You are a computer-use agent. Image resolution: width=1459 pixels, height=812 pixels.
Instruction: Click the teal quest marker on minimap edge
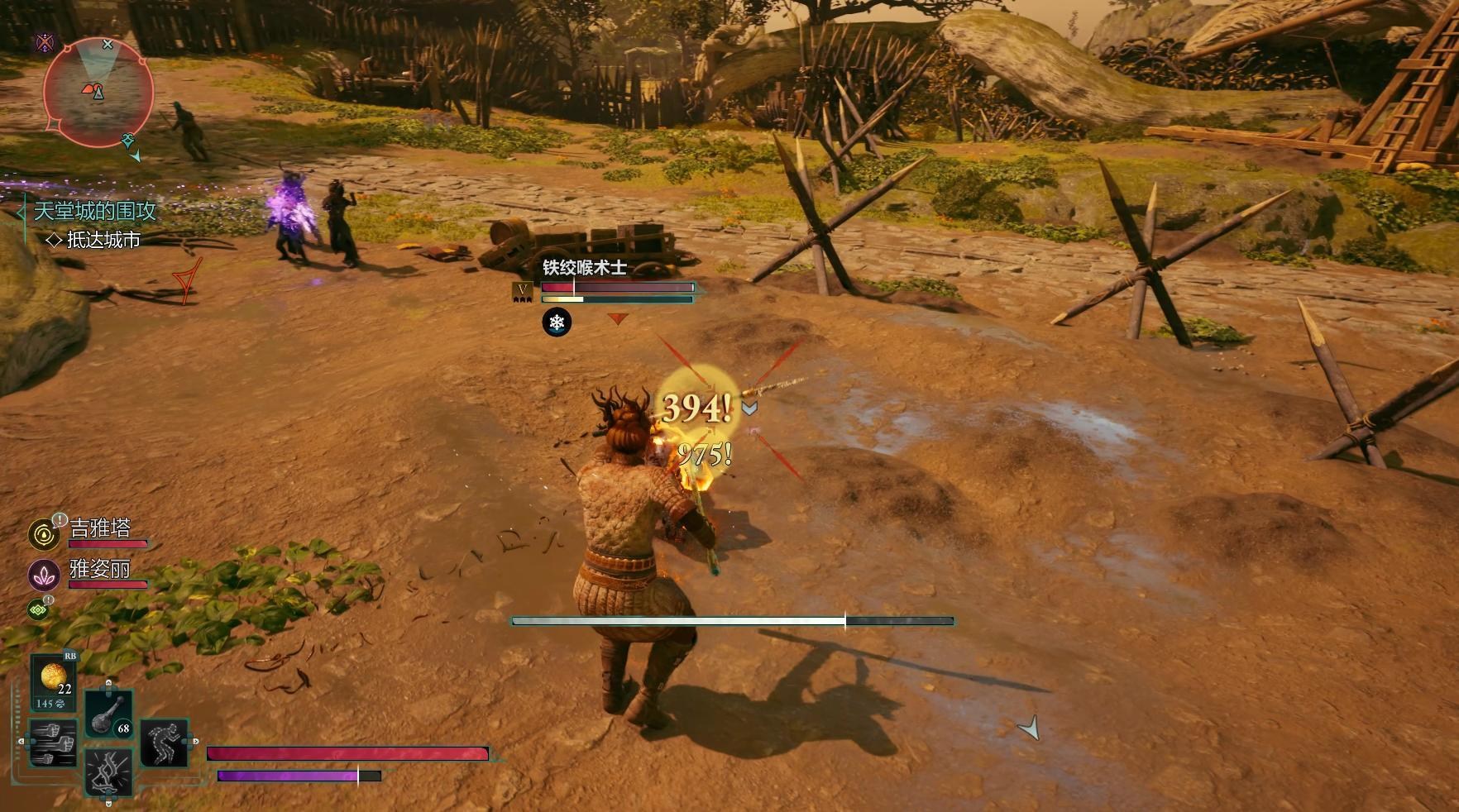coord(128,140)
